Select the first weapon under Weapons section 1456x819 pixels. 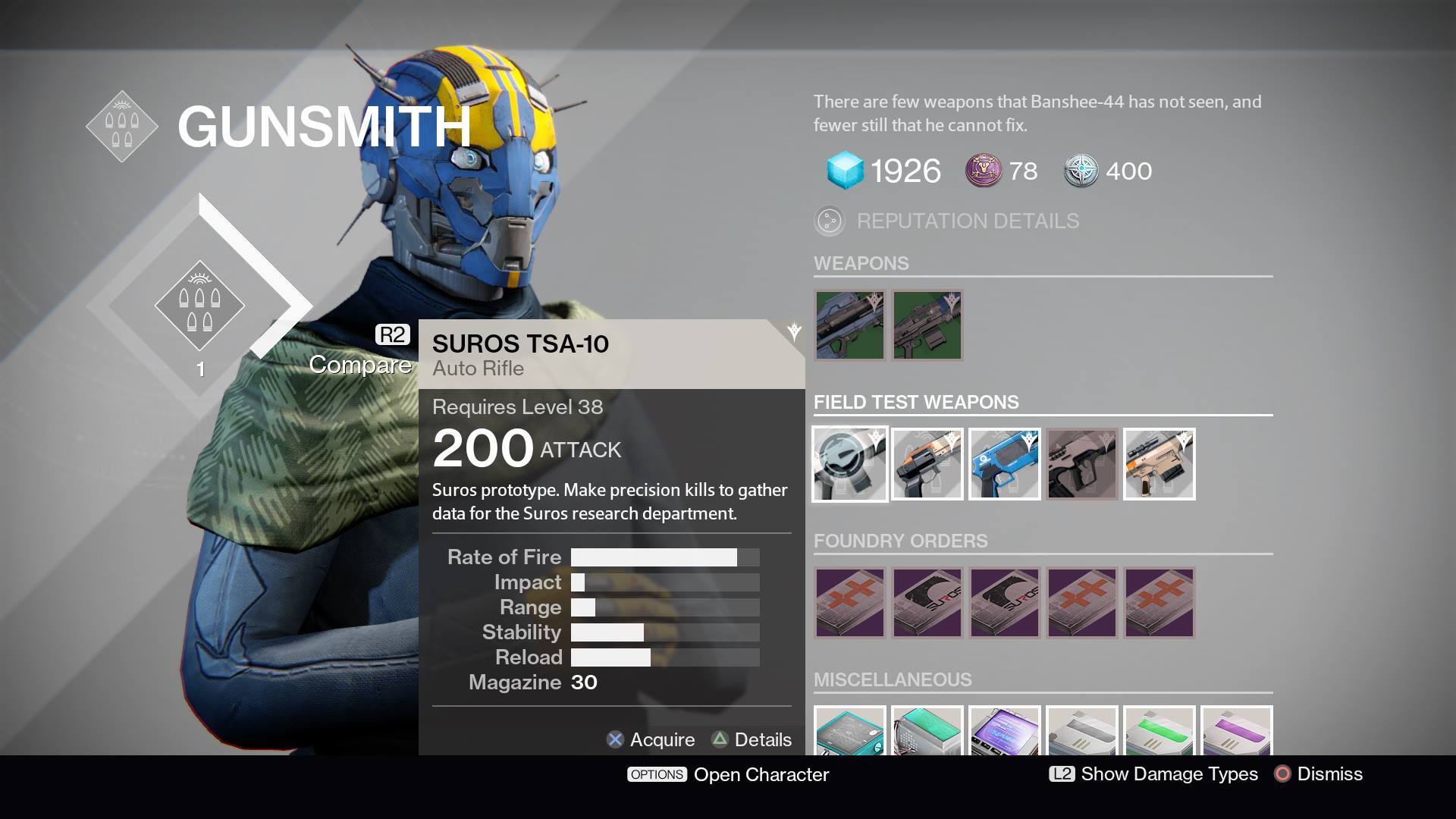[x=850, y=325]
